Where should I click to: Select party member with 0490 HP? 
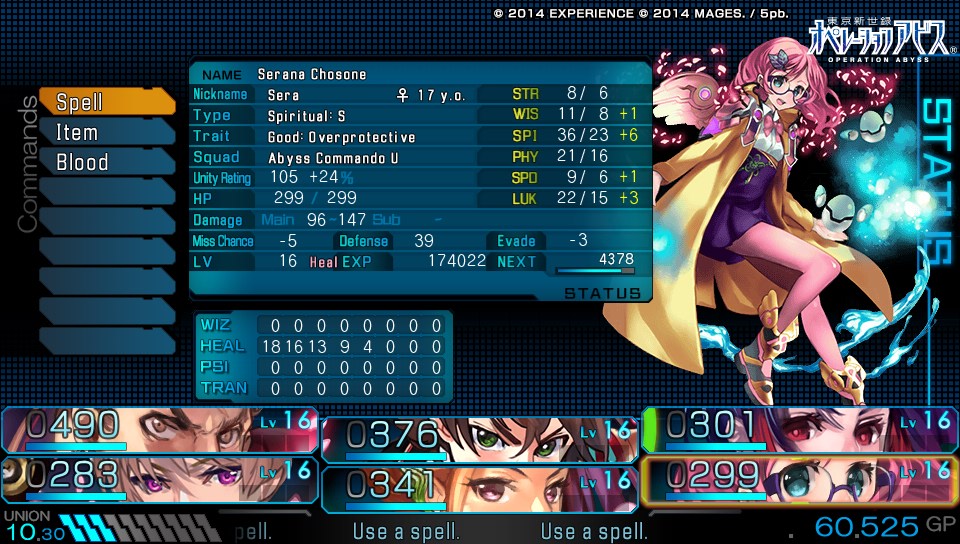click(x=160, y=429)
